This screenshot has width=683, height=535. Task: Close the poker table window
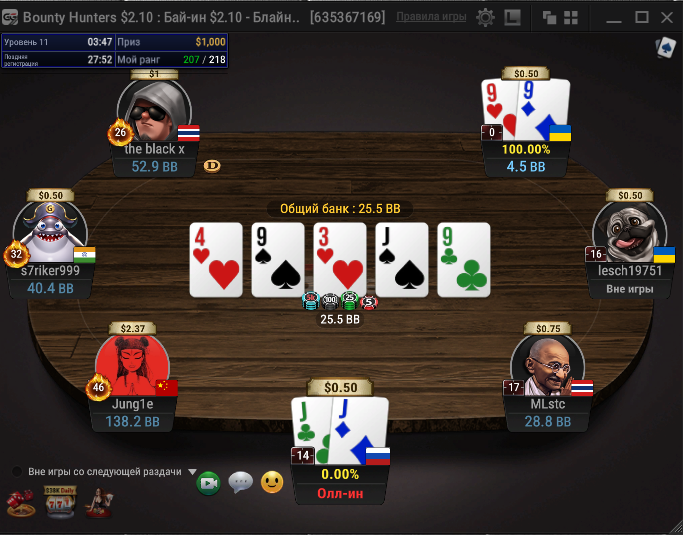[x=666, y=17]
